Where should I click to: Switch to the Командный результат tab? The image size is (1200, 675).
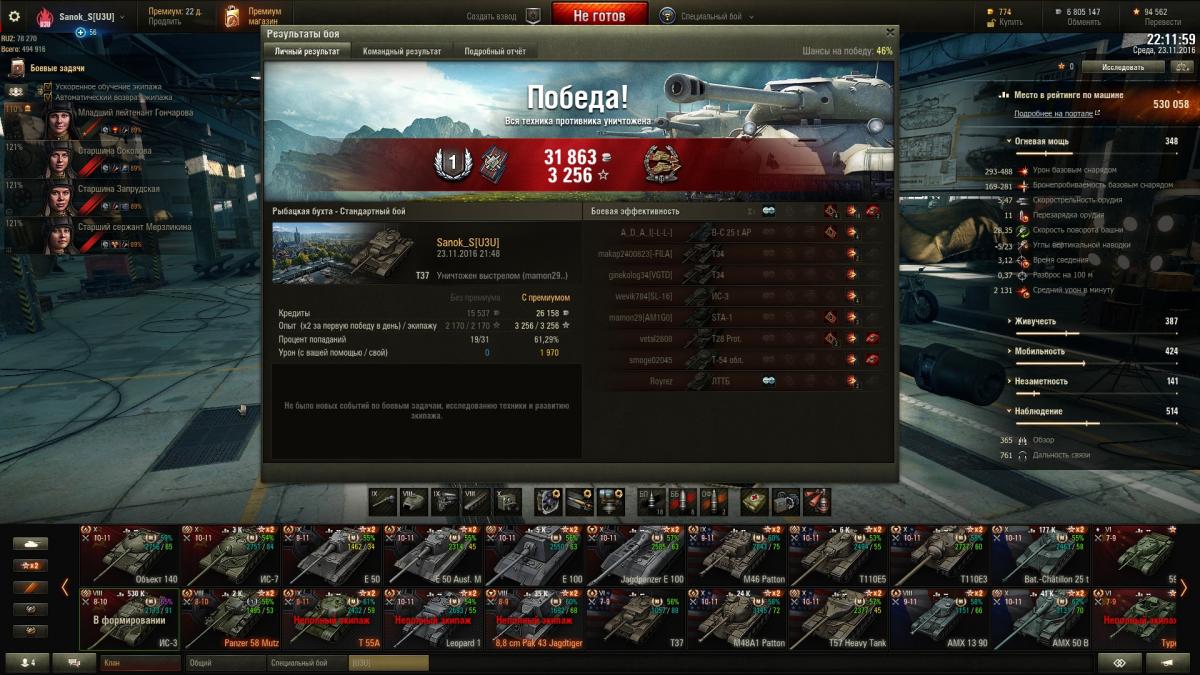pyautogui.click(x=402, y=51)
